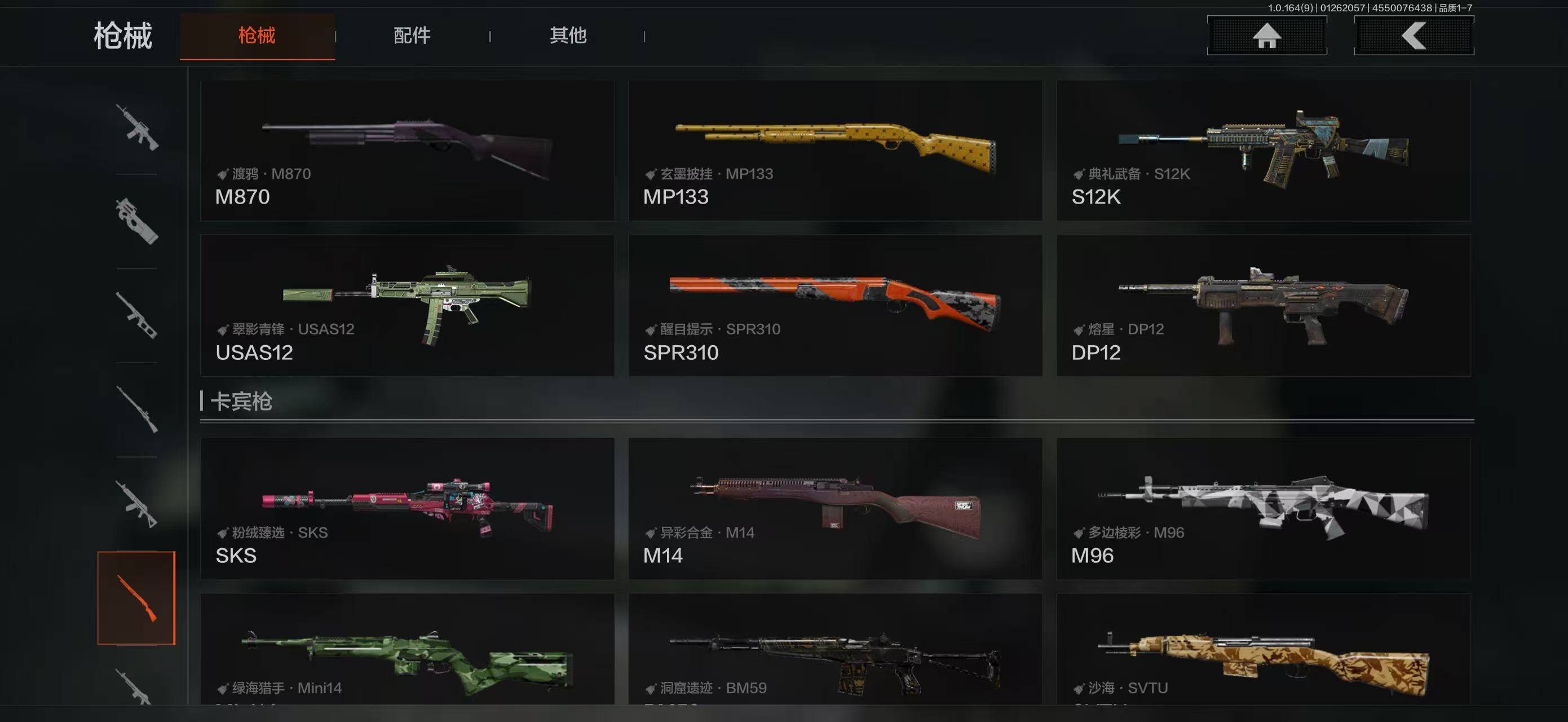Choose the BM59 weapon card
1568x722 pixels.
point(835,650)
